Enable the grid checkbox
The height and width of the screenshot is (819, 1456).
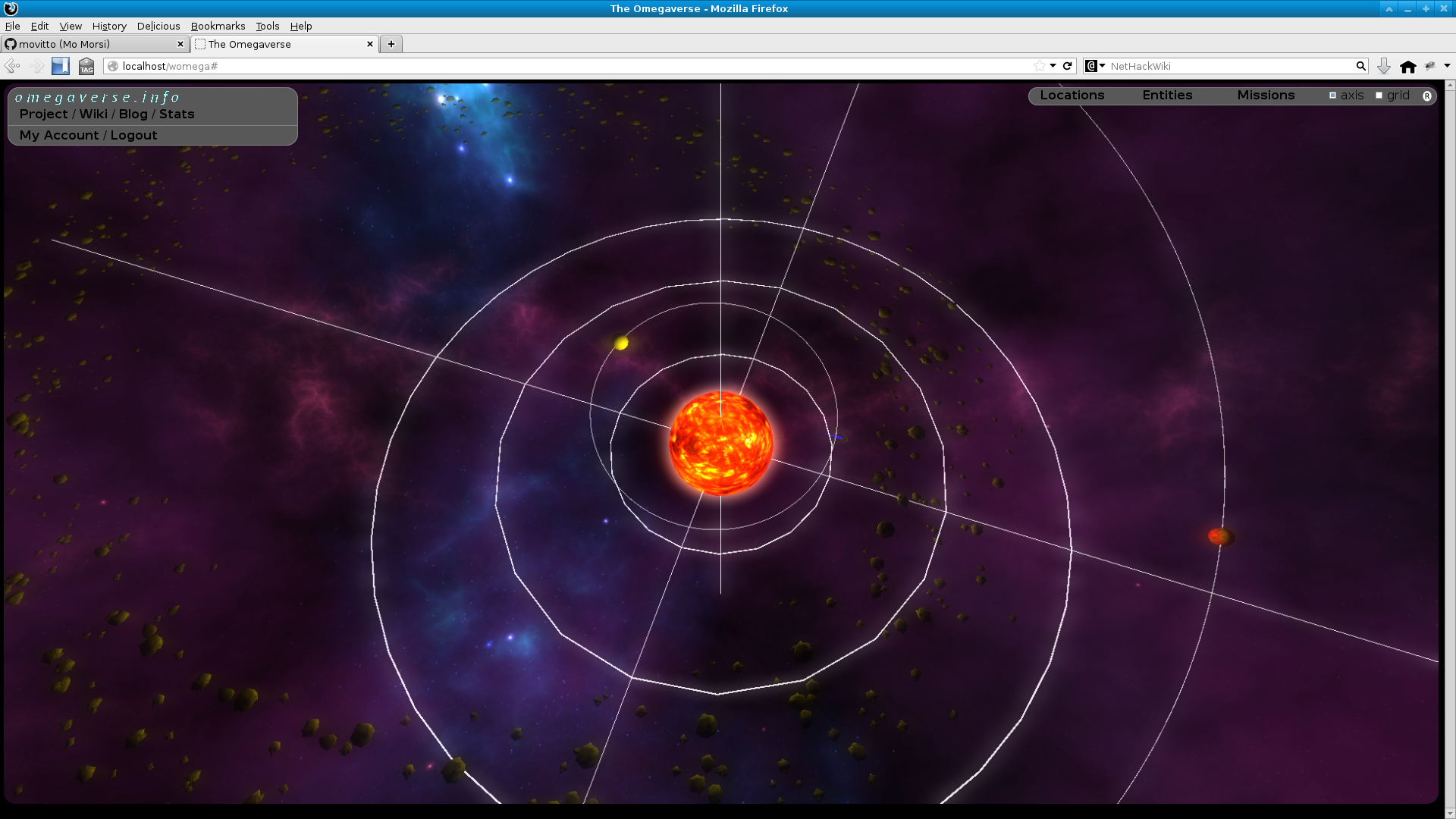click(1379, 95)
